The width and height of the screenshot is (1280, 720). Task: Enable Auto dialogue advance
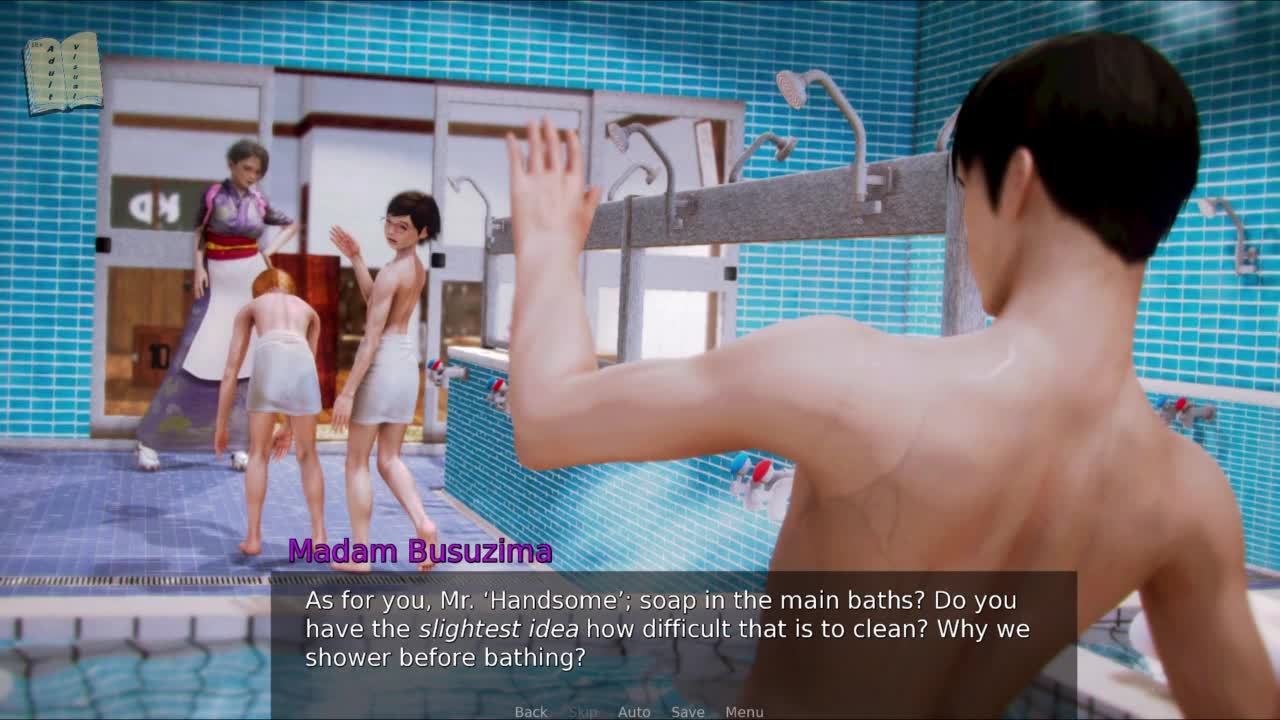tap(634, 712)
